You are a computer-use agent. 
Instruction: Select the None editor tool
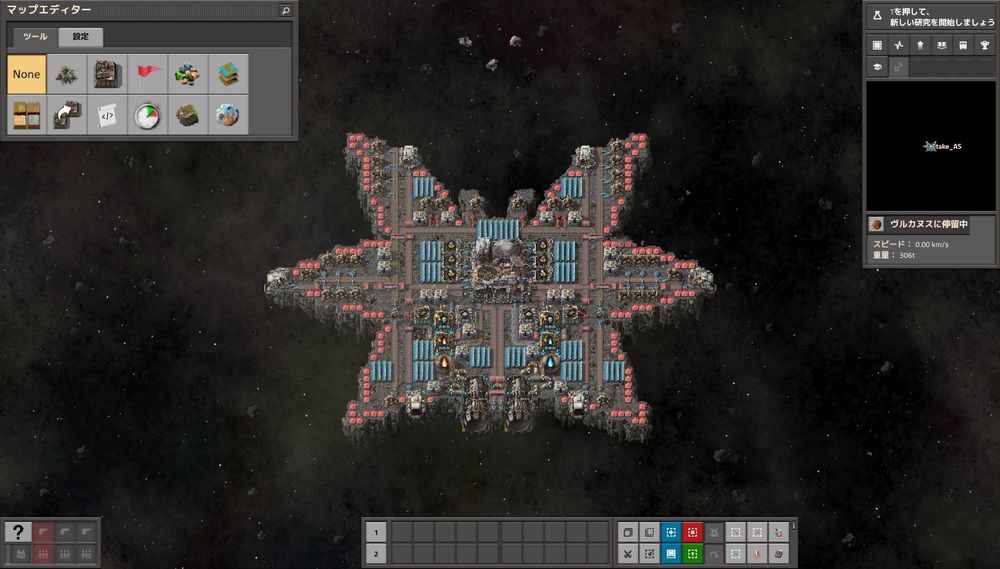click(27, 74)
